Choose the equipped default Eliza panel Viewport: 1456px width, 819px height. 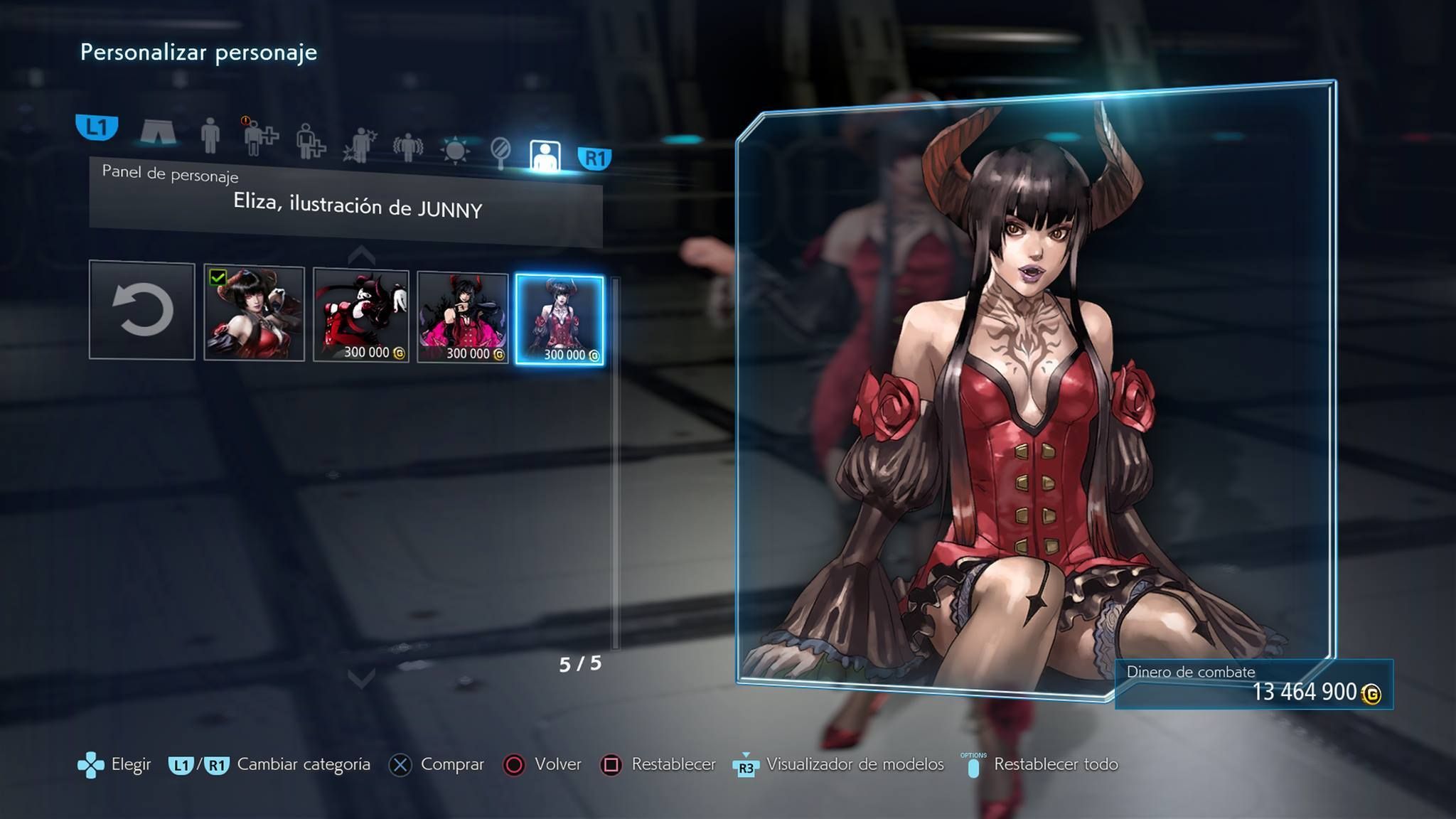coord(254,314)
